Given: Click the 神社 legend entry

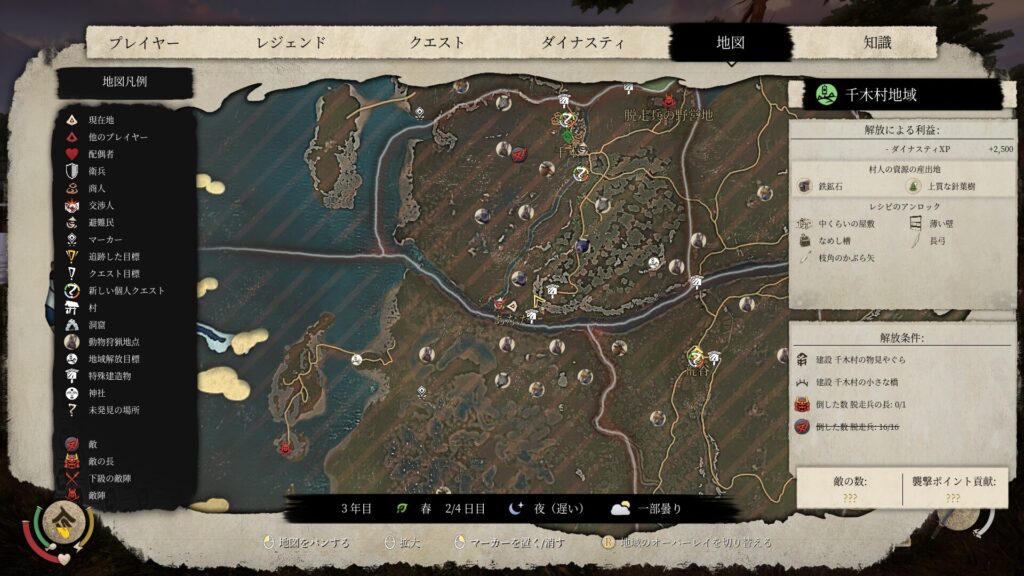Looking at the screenshot, I should 97,393.
